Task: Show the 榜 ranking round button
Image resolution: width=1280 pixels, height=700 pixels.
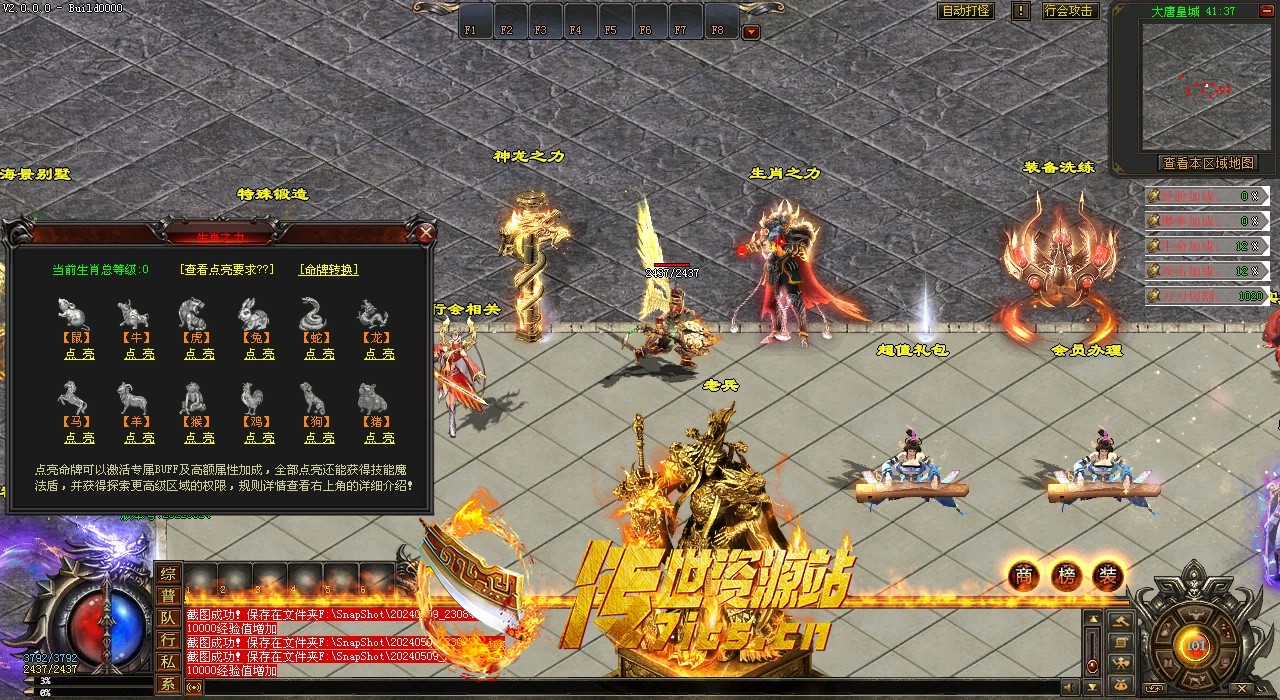Action: point(1066,575)
